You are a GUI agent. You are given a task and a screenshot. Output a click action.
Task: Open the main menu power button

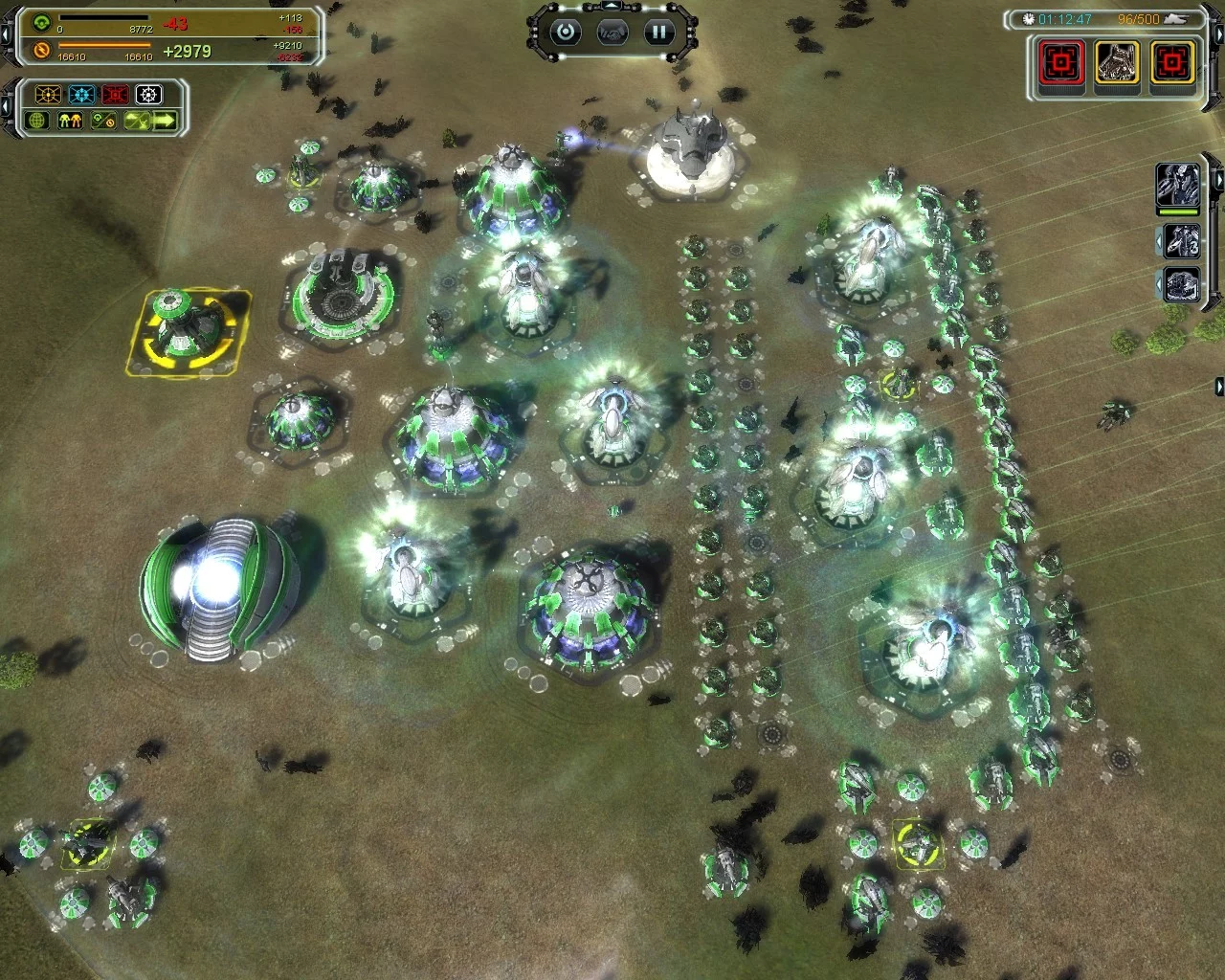tap(566, 33)
